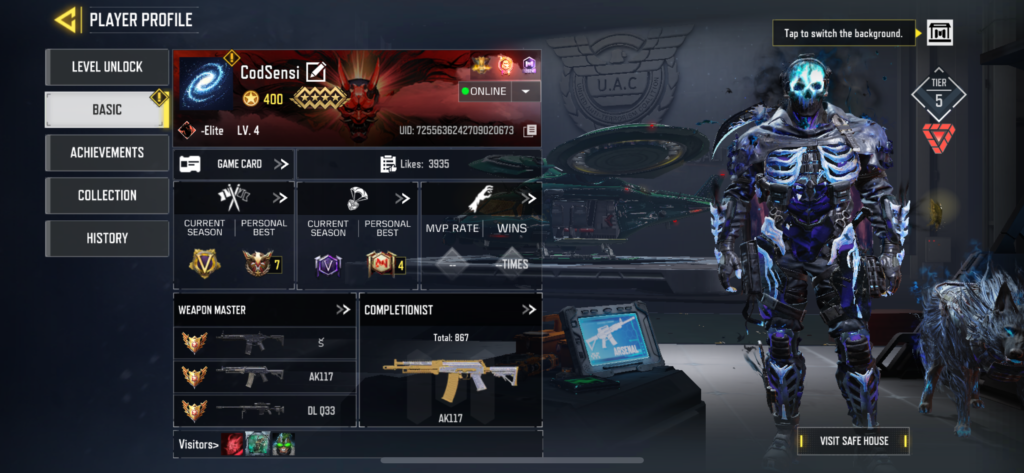Open the Game Card
The image size is (1024, 473).
[234, 164]
